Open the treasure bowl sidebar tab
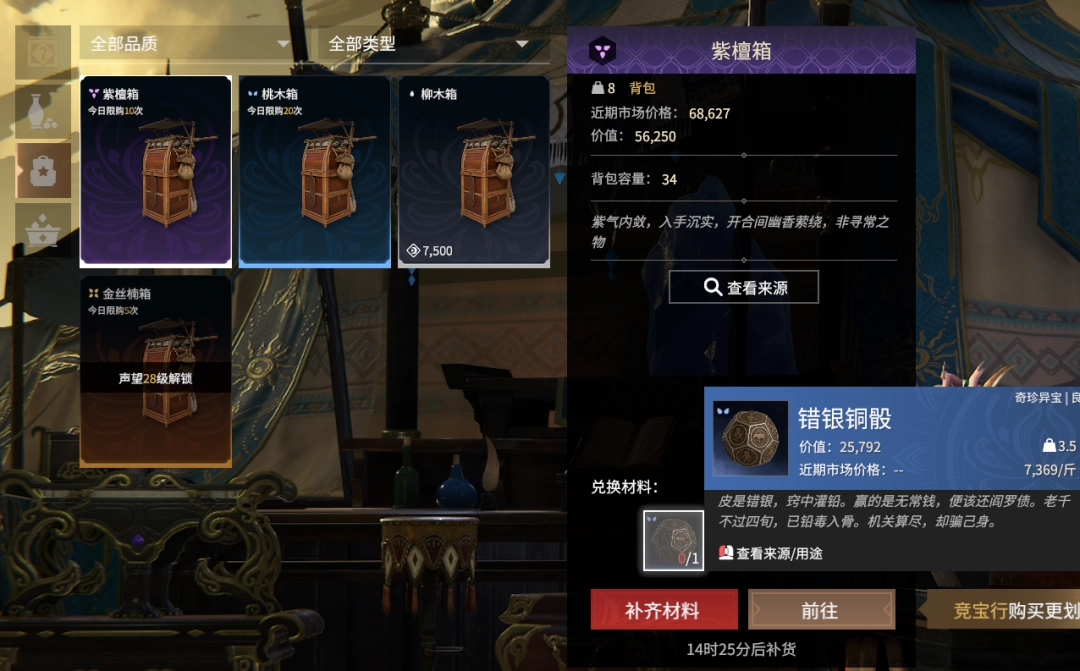1080x671 pixels. [x=44, y=229]
